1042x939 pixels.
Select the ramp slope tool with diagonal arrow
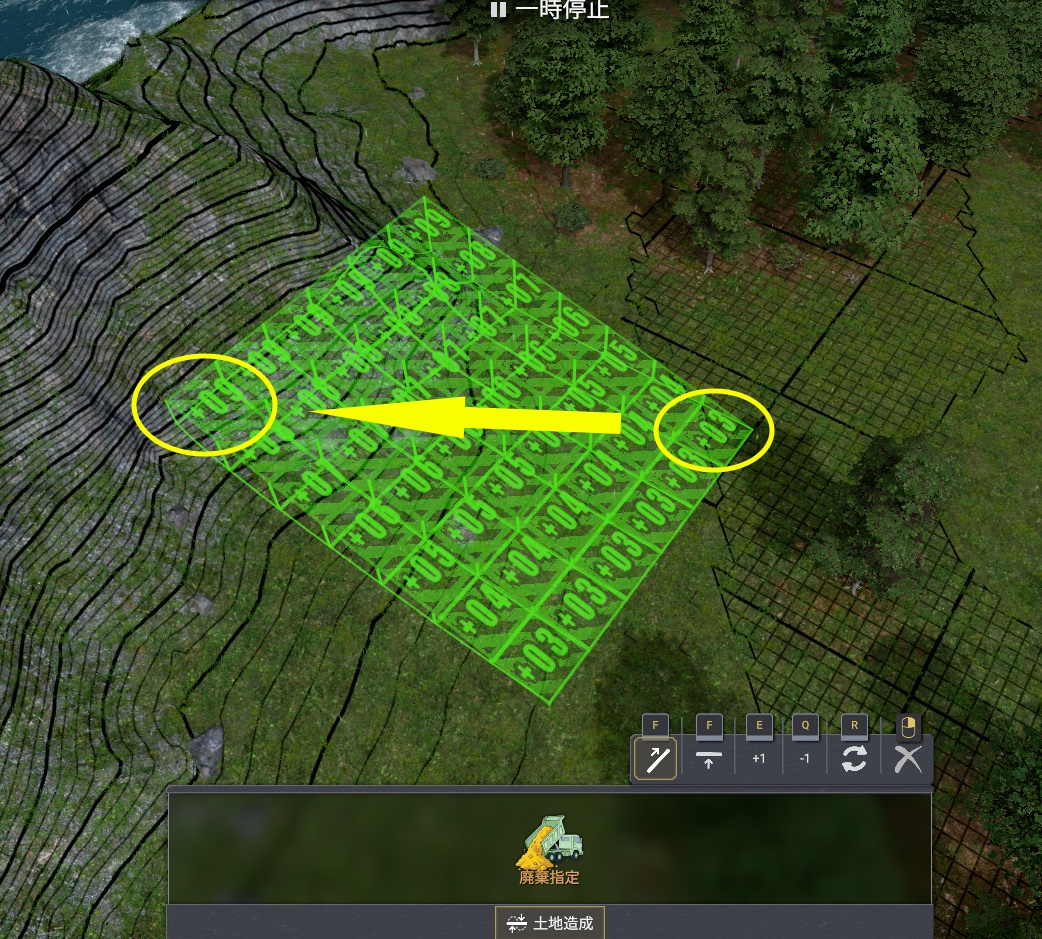[x=656, y=760]
